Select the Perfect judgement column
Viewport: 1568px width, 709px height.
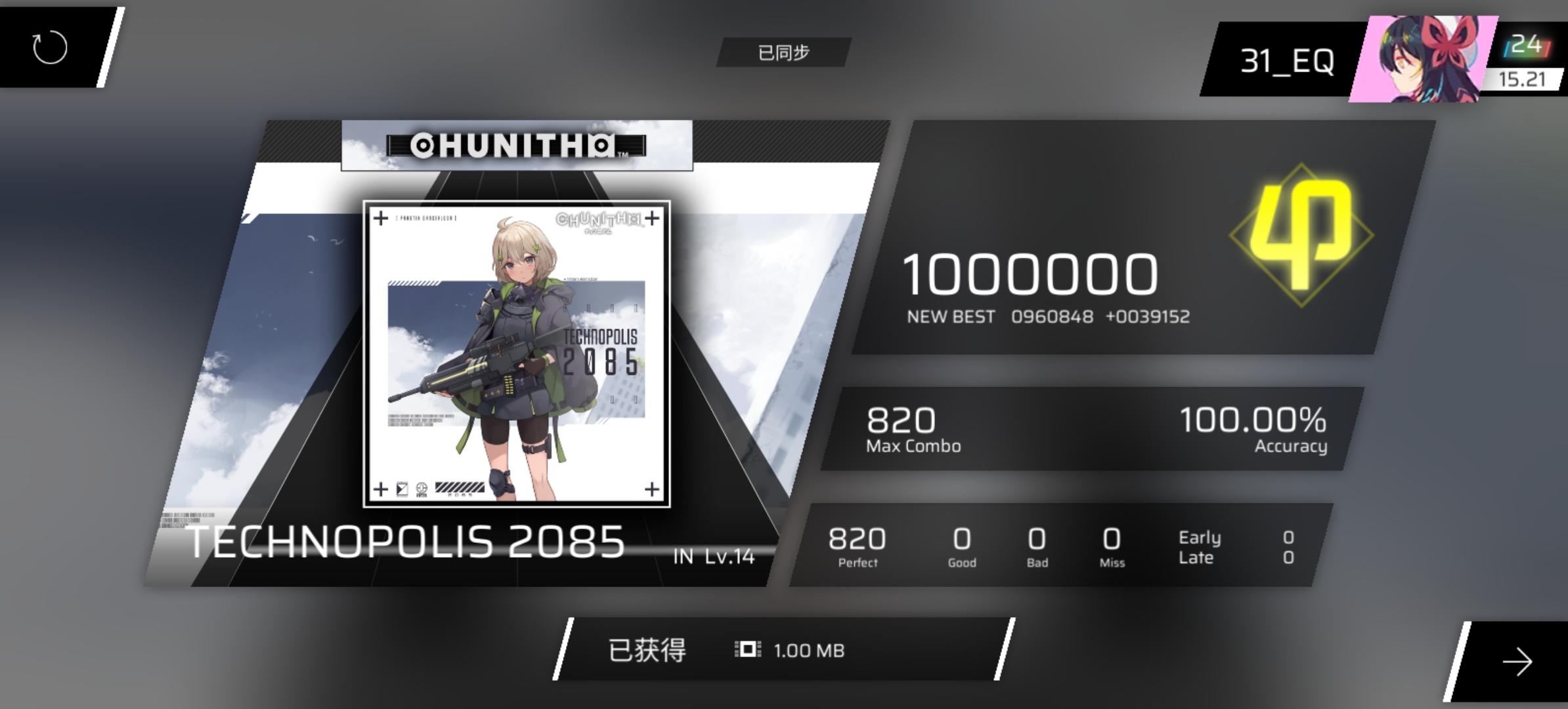pyautogui.click(x=857, y=545)
